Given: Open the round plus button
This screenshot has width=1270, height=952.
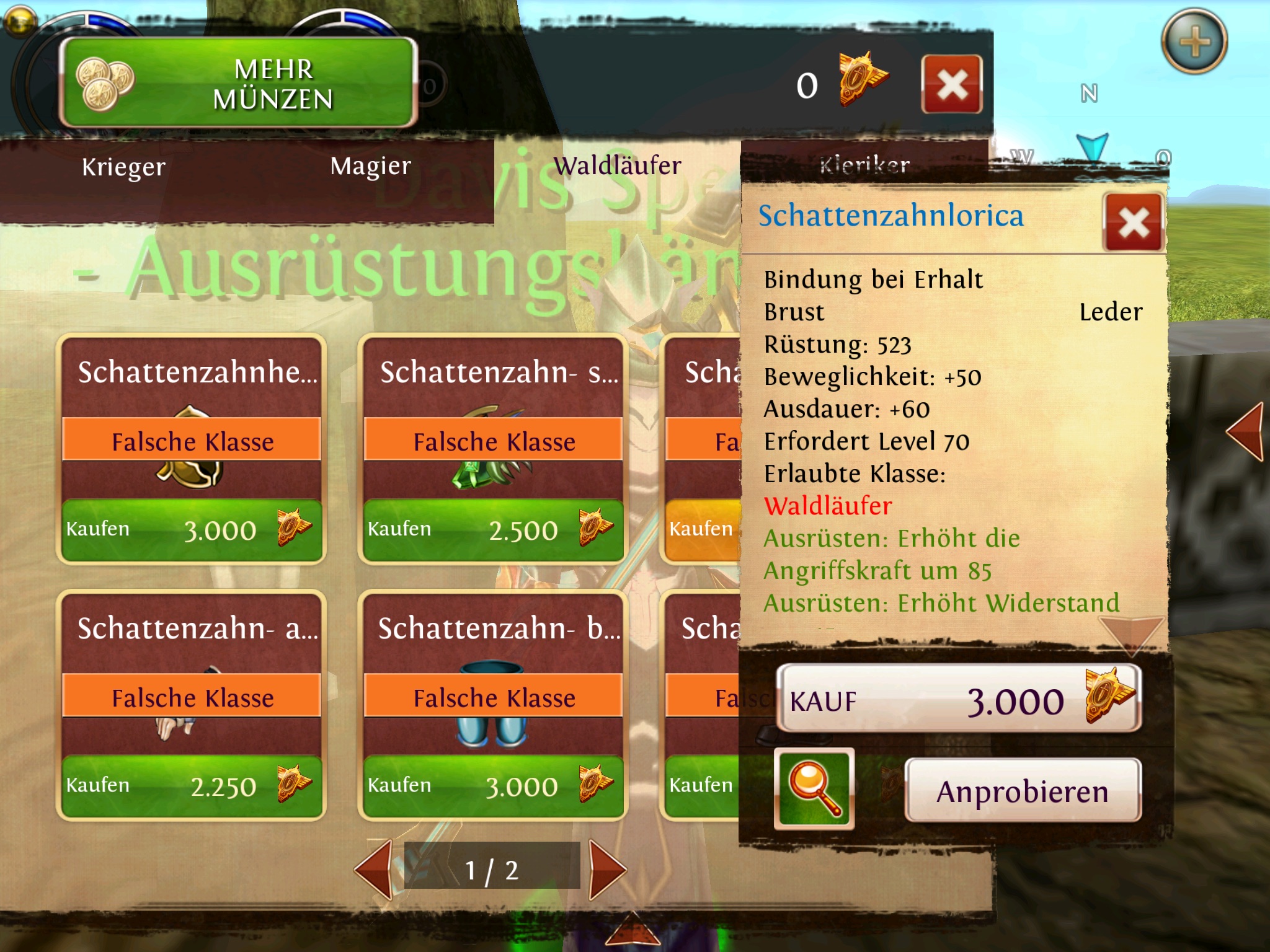Looking at the screenshot, I should click(x=1194, y=42).
